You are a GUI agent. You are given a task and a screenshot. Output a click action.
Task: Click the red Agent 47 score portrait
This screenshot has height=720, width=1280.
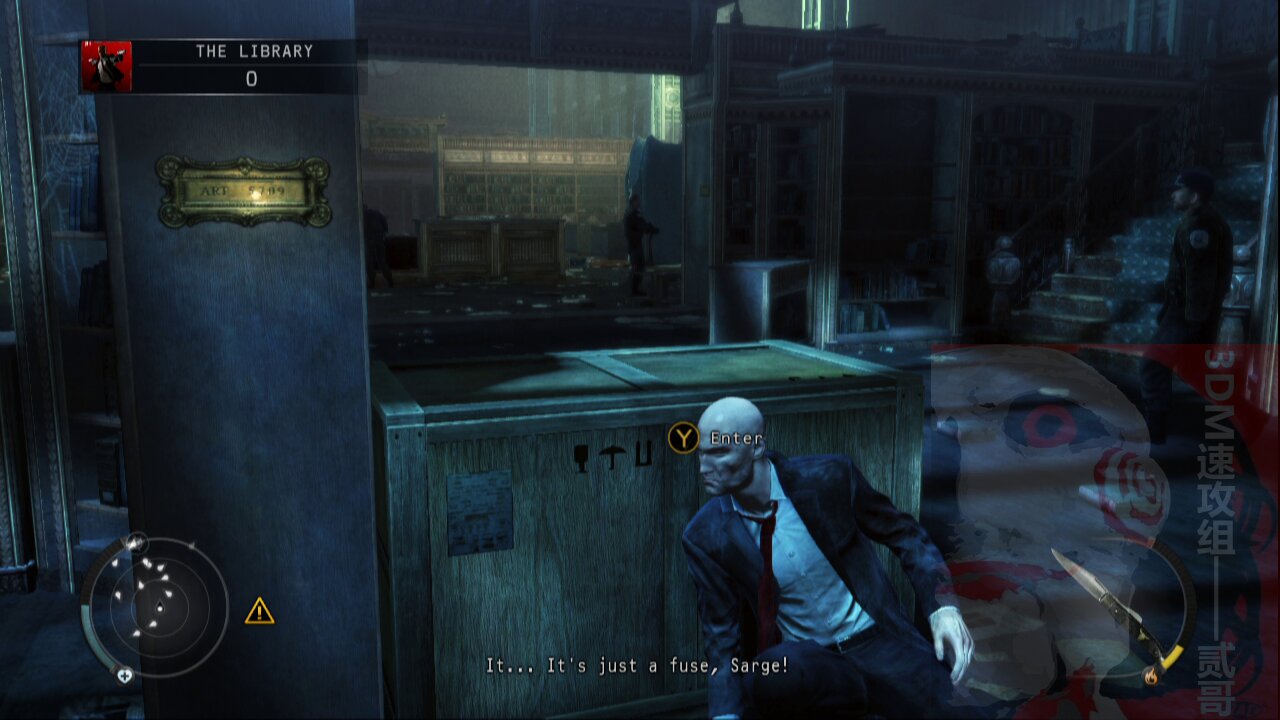[107, 67]
